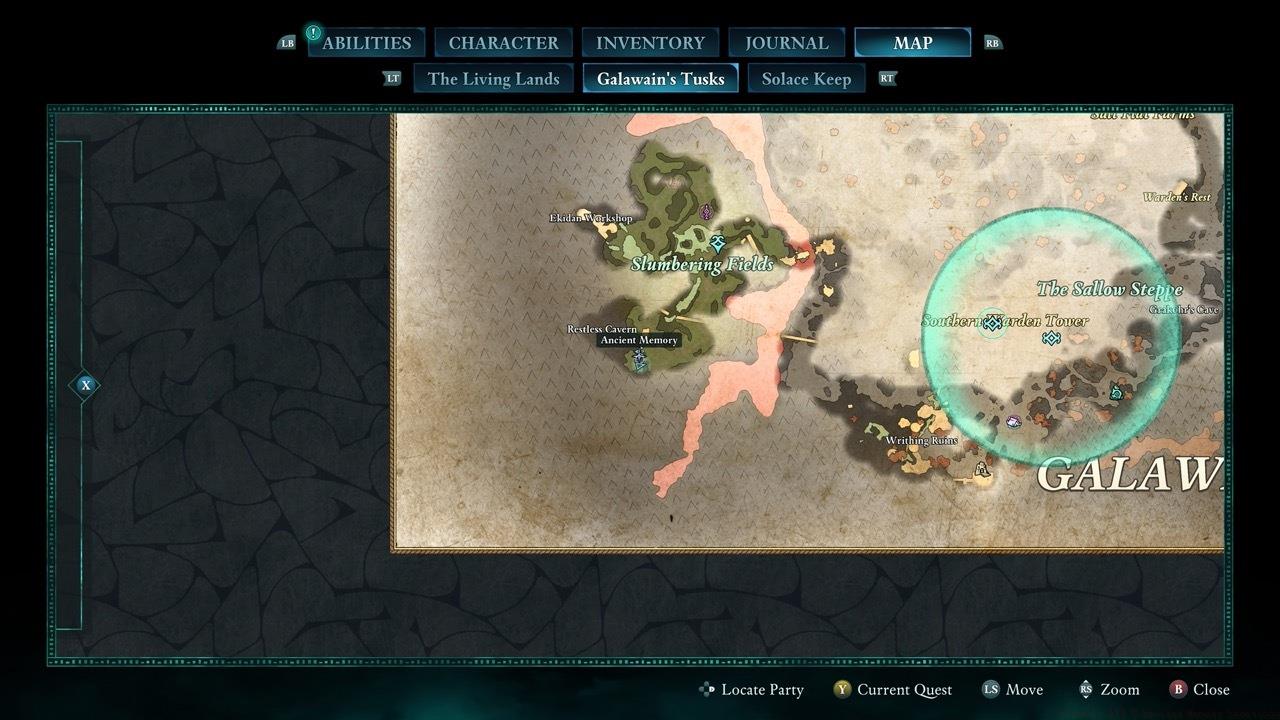Open the JOURNAL tab

point(786,42)
